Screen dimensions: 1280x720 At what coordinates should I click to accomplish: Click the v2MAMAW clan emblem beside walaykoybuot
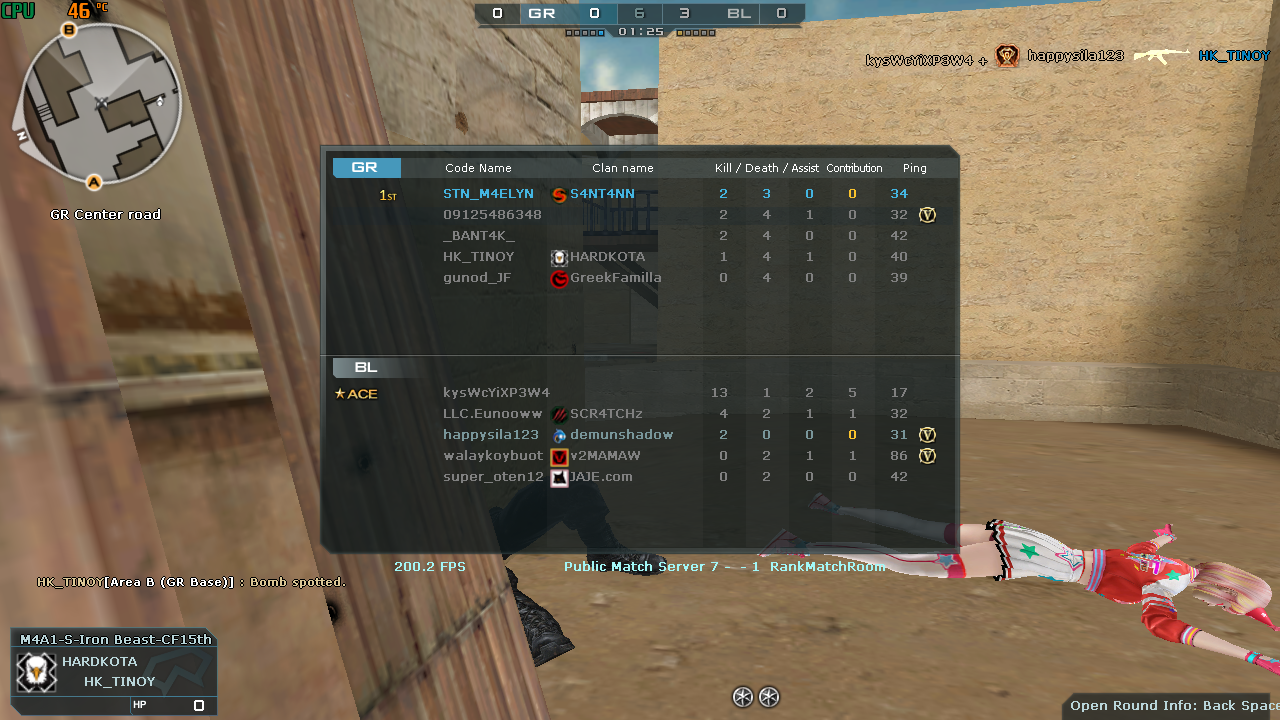[x=560, y=456]
